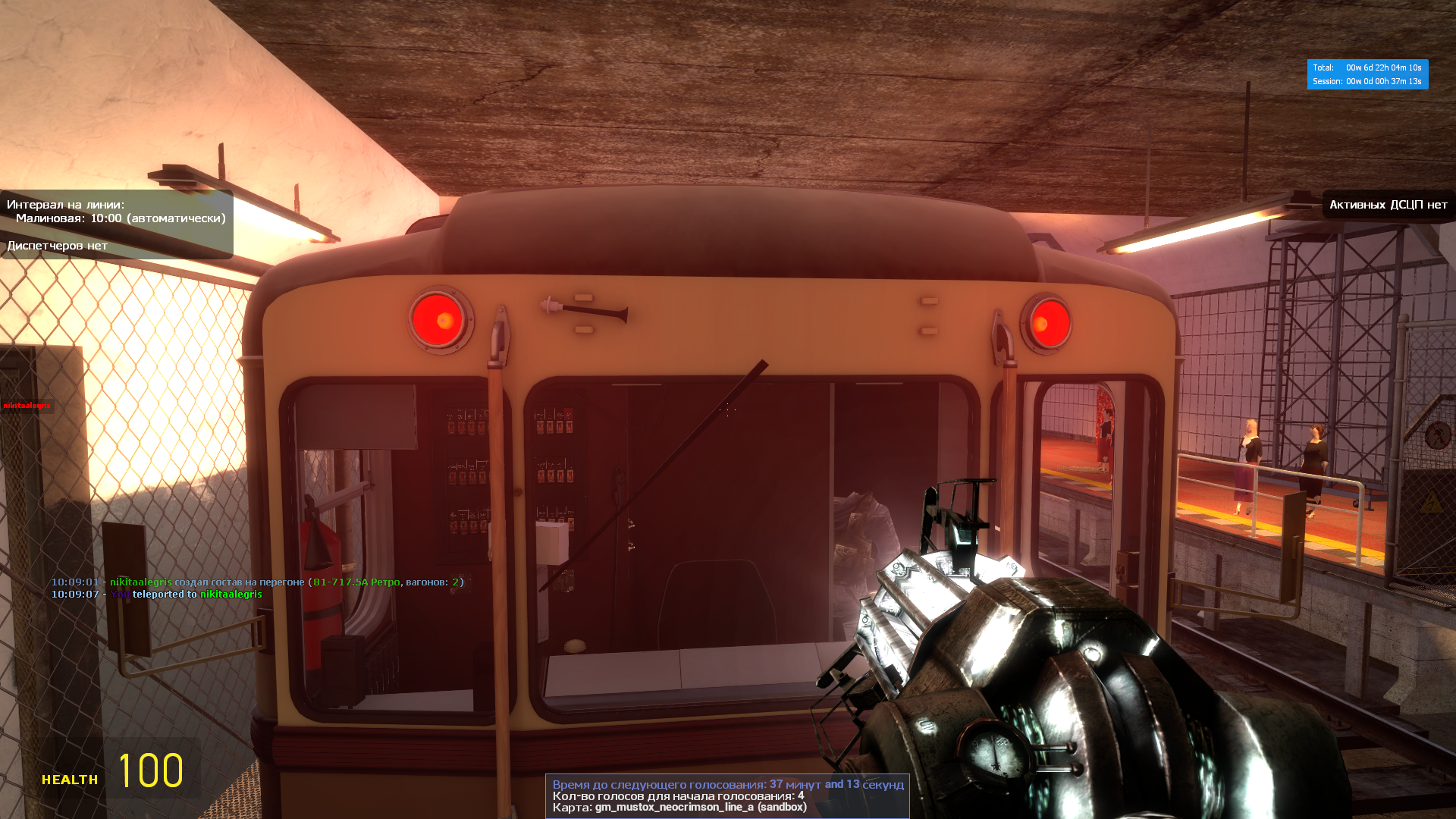Click the blue playtime tracker box

tap(1367, 74)
